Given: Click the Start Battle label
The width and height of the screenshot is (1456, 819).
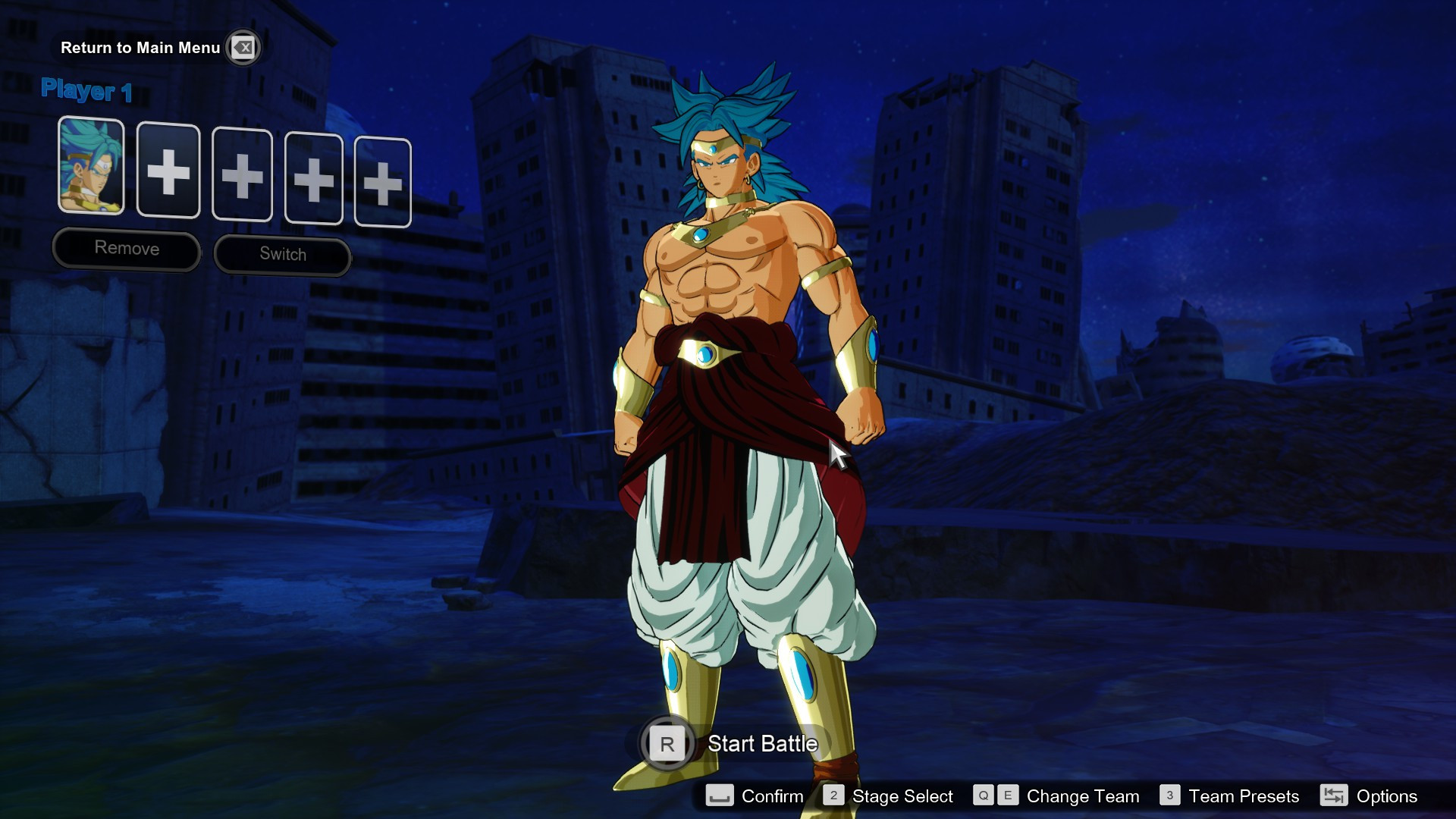Looking at the screenshot, I should [761, 745].
